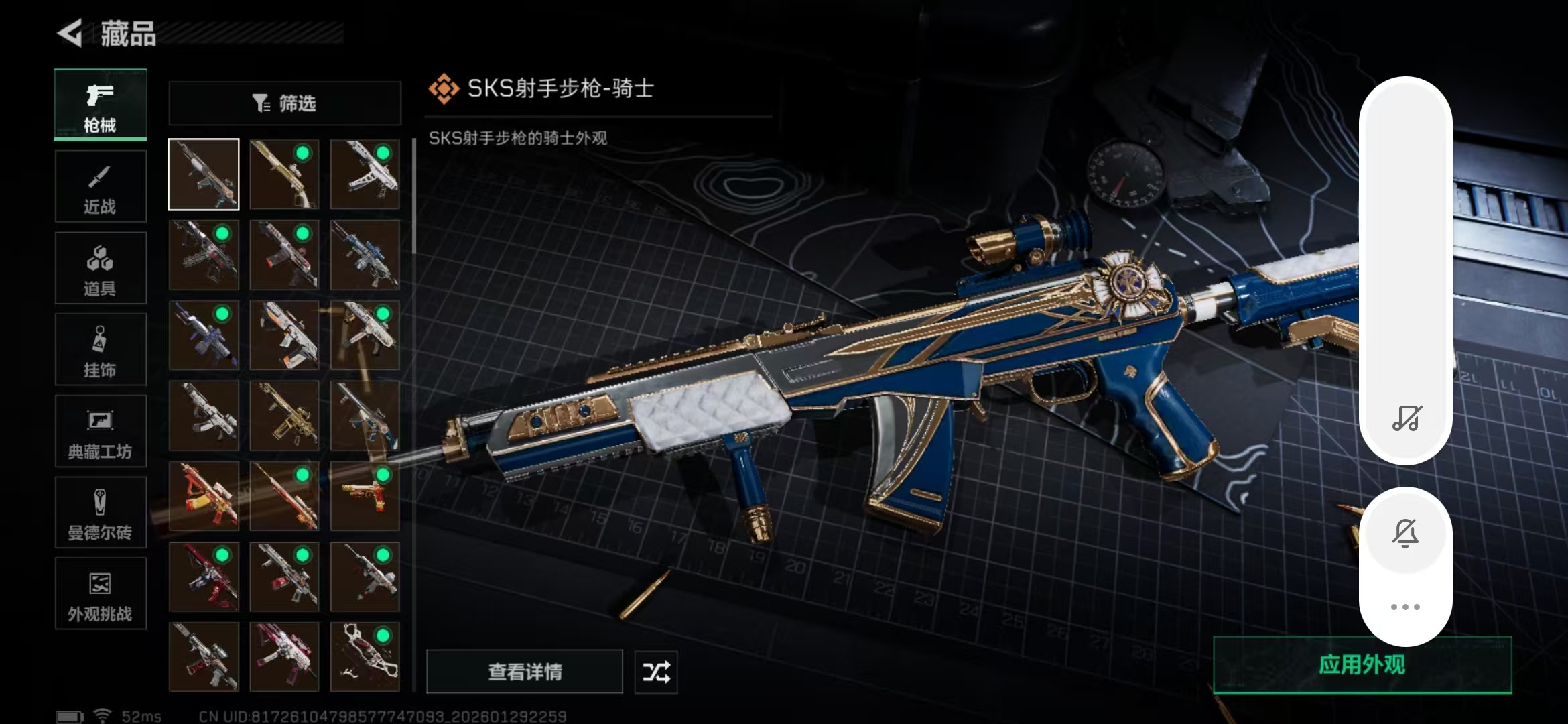Open the 外观挑战 appearance challenges section
1568x724 pixels.
click(100, 594)
